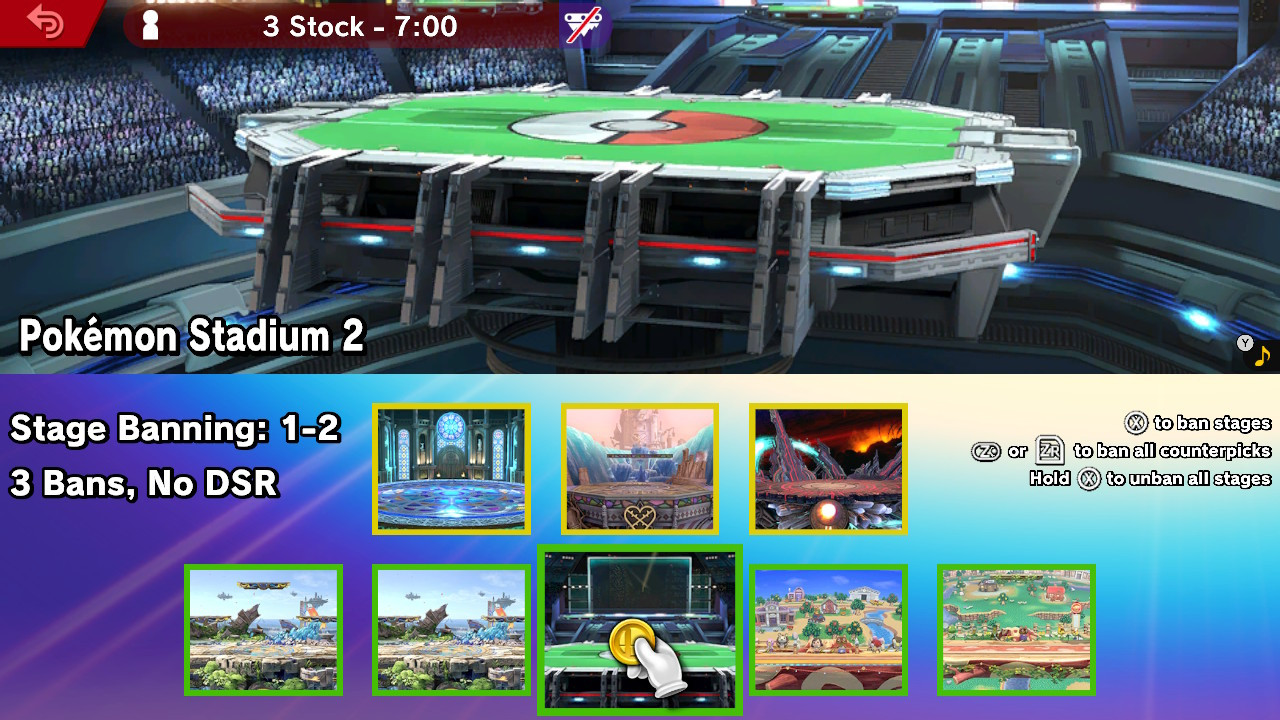
Task: Ban the Small Battlefield stage
Action: [451, 630]
